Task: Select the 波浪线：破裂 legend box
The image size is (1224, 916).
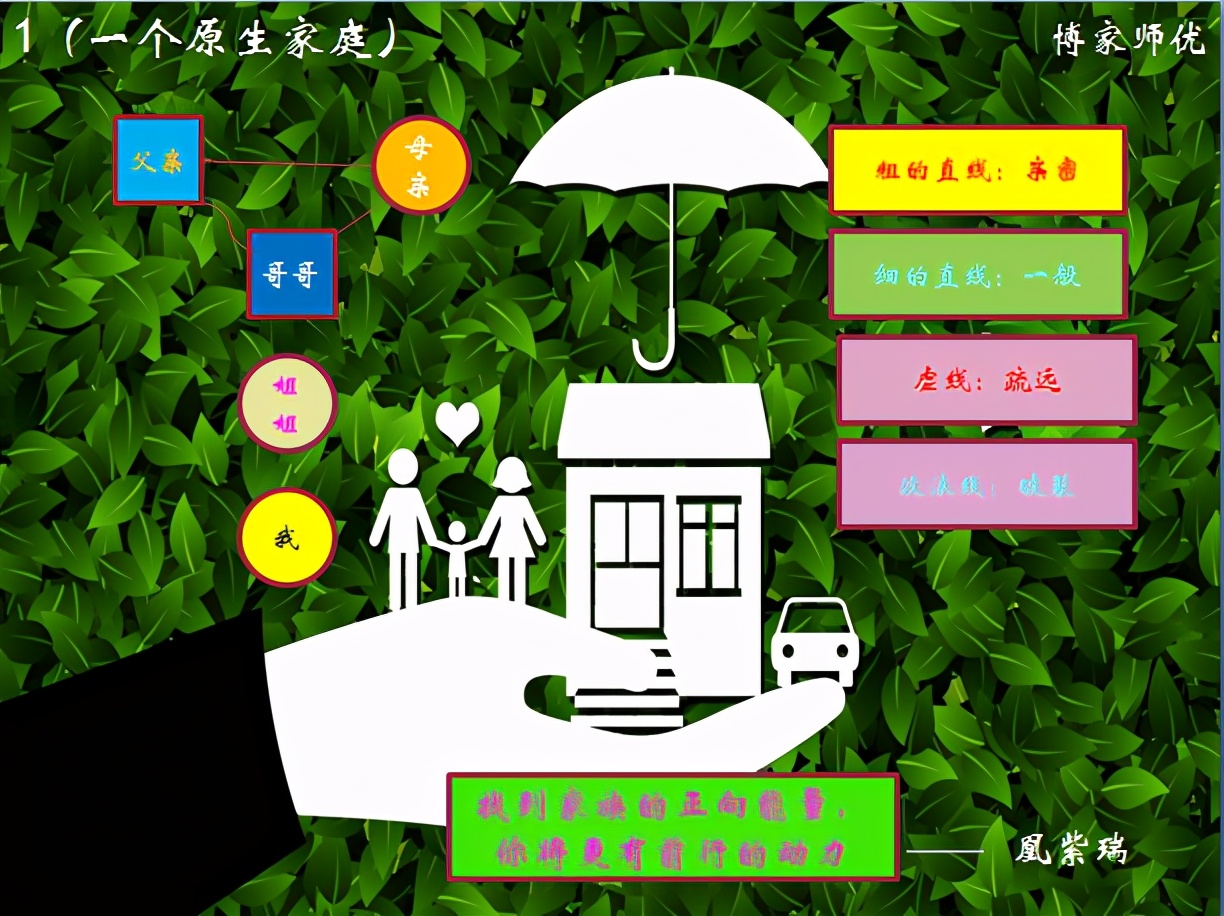Action: click(986, 484)
